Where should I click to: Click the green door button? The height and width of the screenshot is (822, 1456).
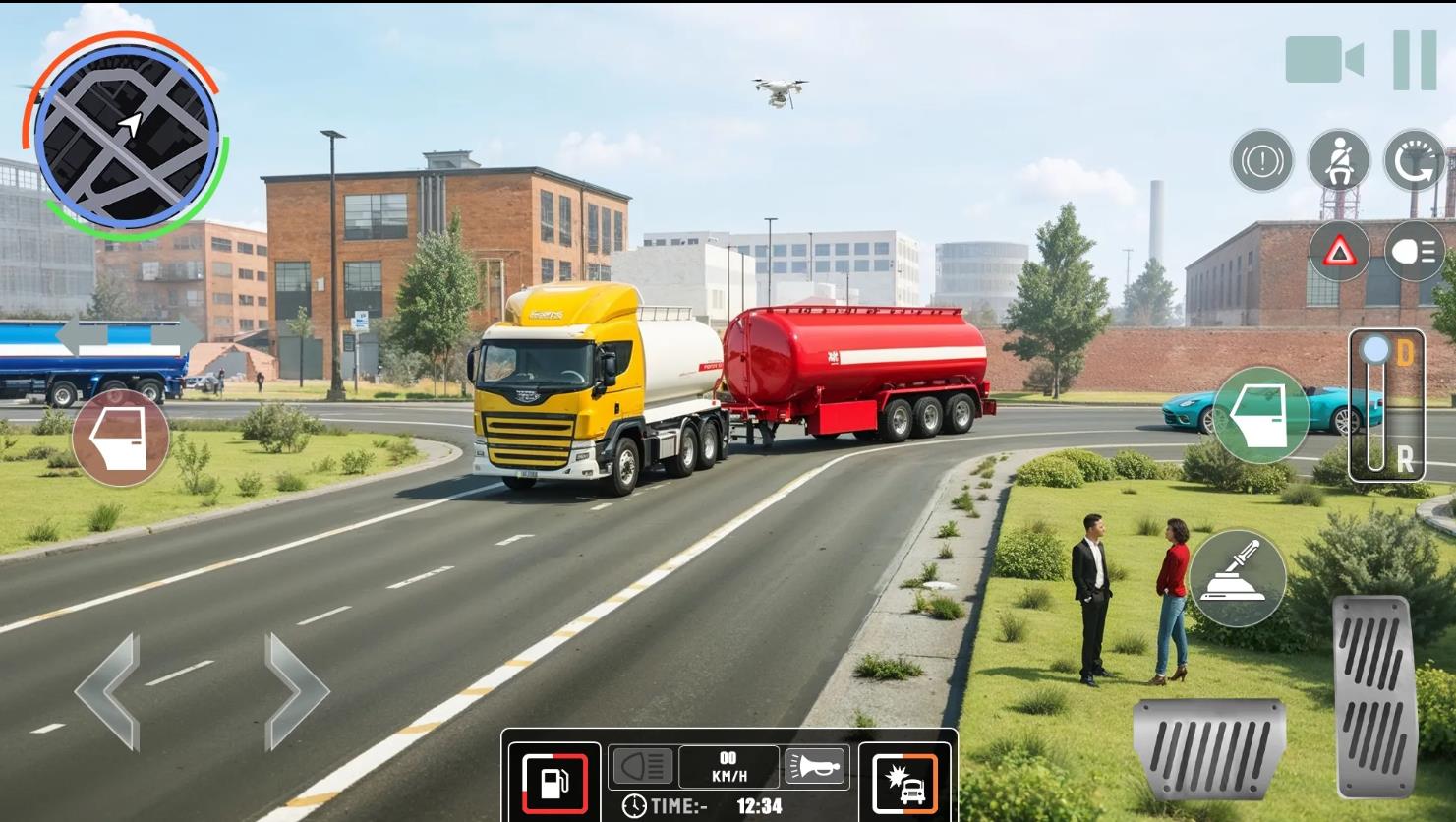1260,415
